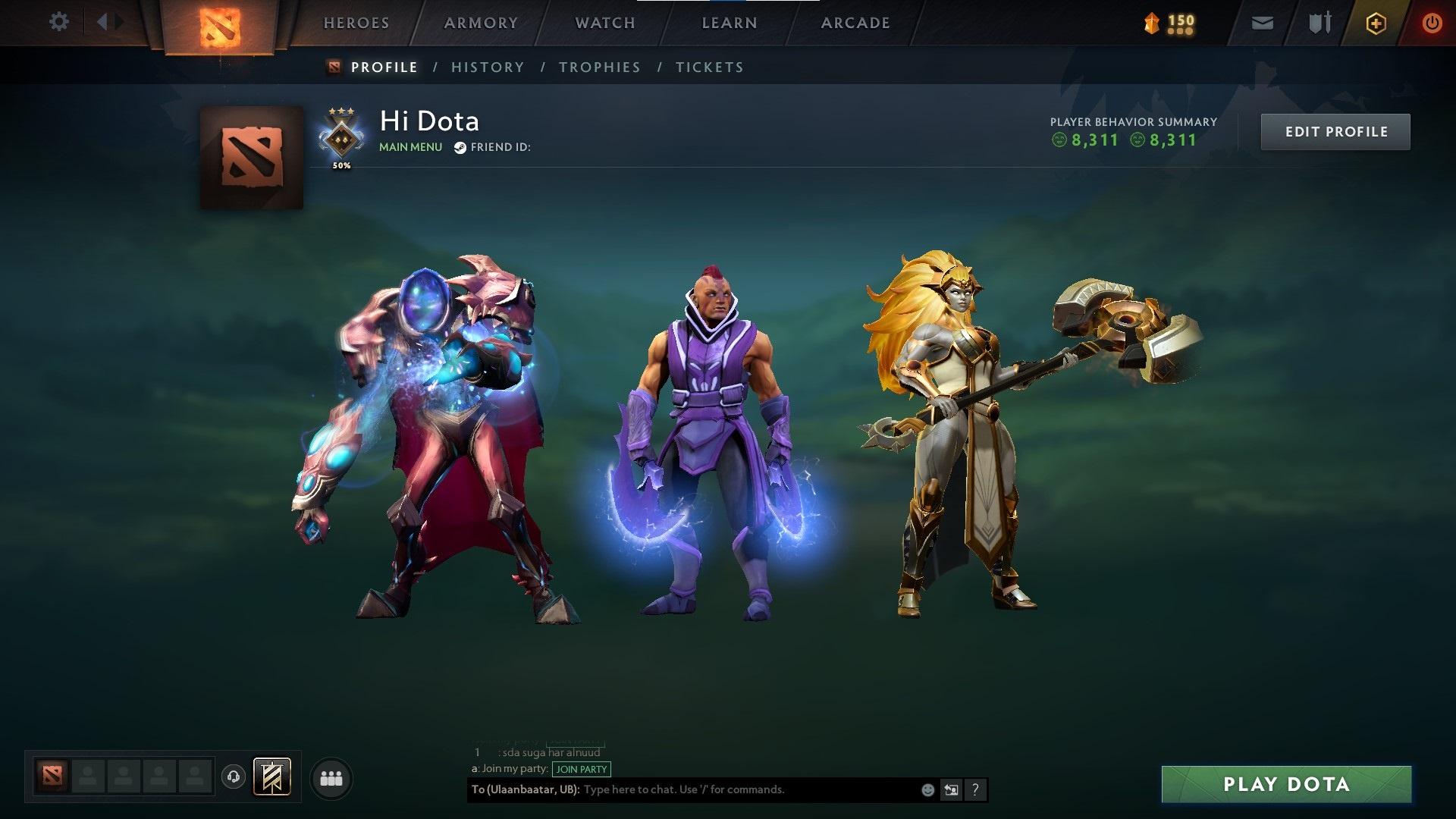Click the friends list icon bottom right
This screenshot has width=1456, height=819.
tap(331, 777)
